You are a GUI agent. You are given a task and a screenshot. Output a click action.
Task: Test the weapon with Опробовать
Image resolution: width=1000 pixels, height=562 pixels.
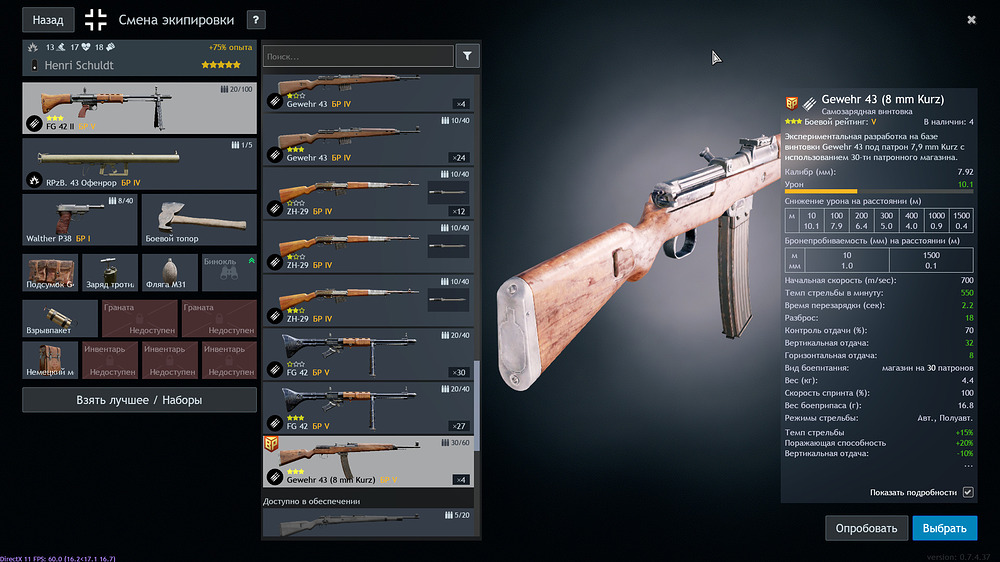[866, 527]
